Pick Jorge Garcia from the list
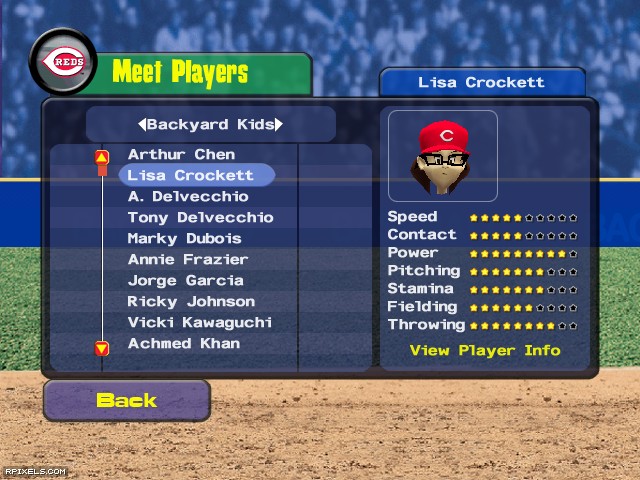This screenshot has height=480, width=640. pyautogui.click(x=185, y=280)
